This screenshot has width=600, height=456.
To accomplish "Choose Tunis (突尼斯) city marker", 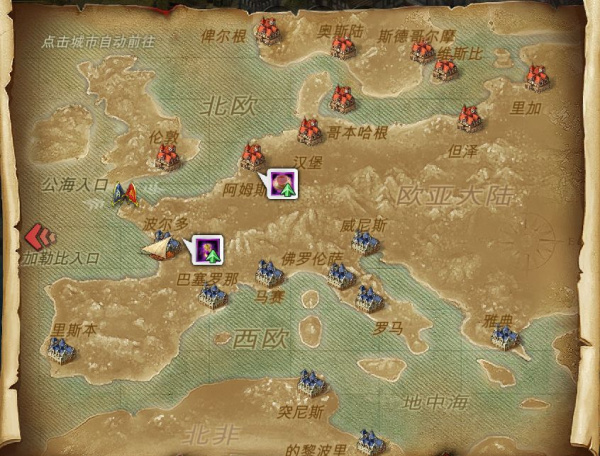I will (x=312, y=382).
